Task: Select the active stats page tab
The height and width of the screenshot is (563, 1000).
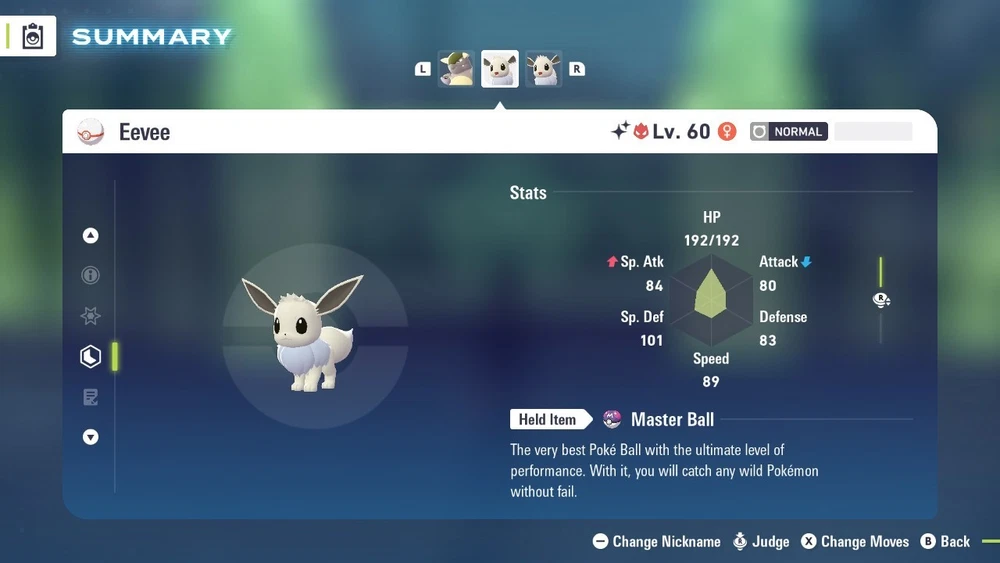Action: [x=91, y=357]
